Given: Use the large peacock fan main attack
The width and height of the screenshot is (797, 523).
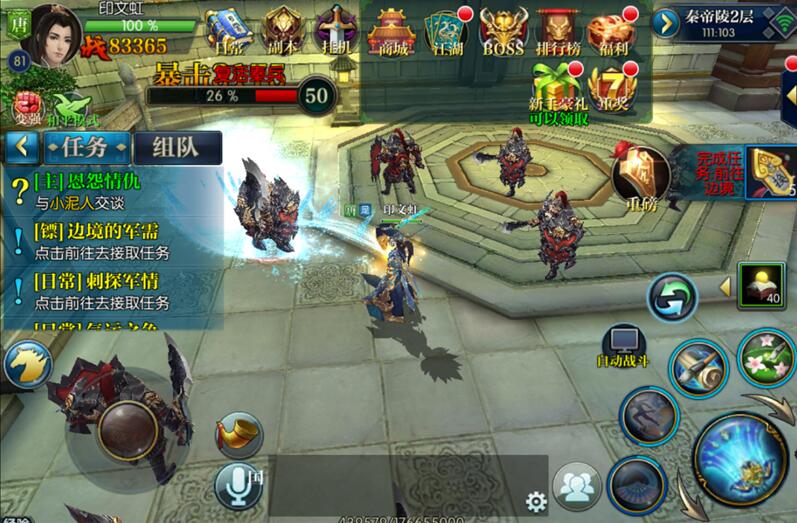Looking at the screenshot, I should pyautogui.click(x=741, y=458).
